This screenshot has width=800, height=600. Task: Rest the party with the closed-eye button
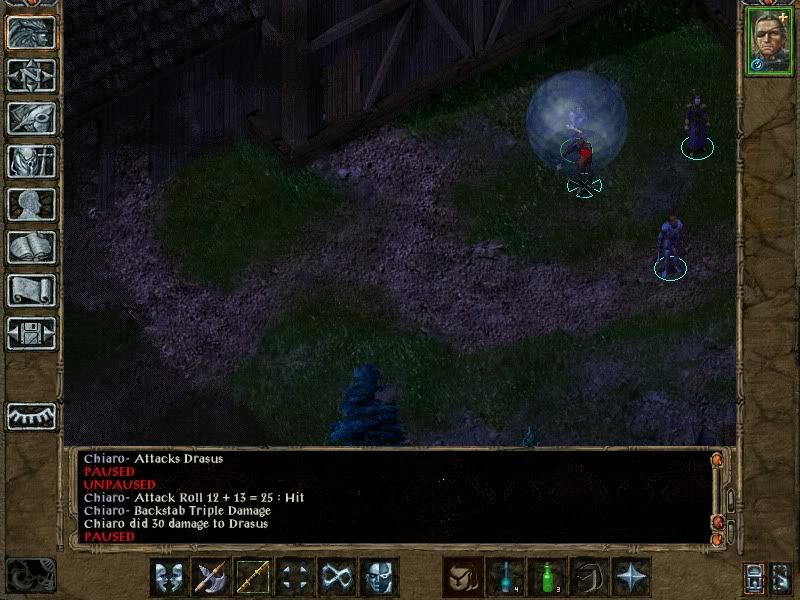[x=31, y=415]
